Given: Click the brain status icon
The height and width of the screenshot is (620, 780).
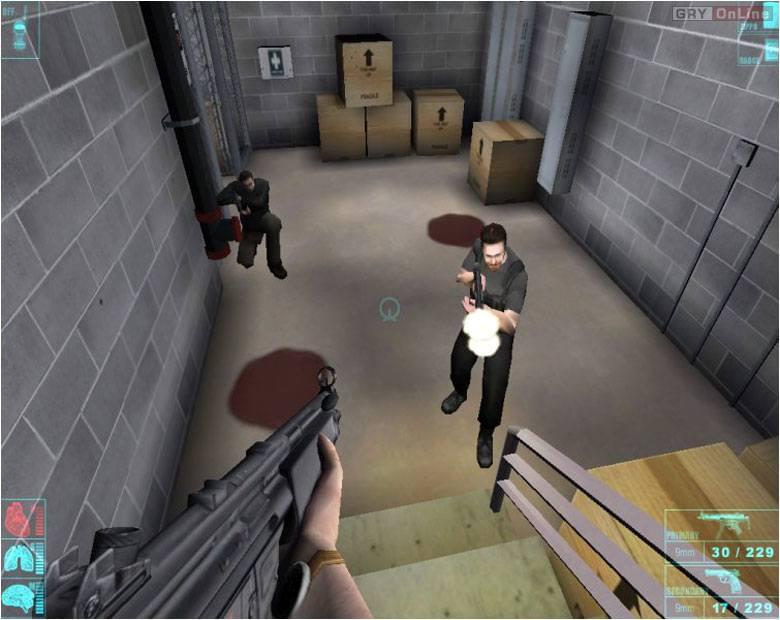Looking at the screenshot, I should coord(20,596).
